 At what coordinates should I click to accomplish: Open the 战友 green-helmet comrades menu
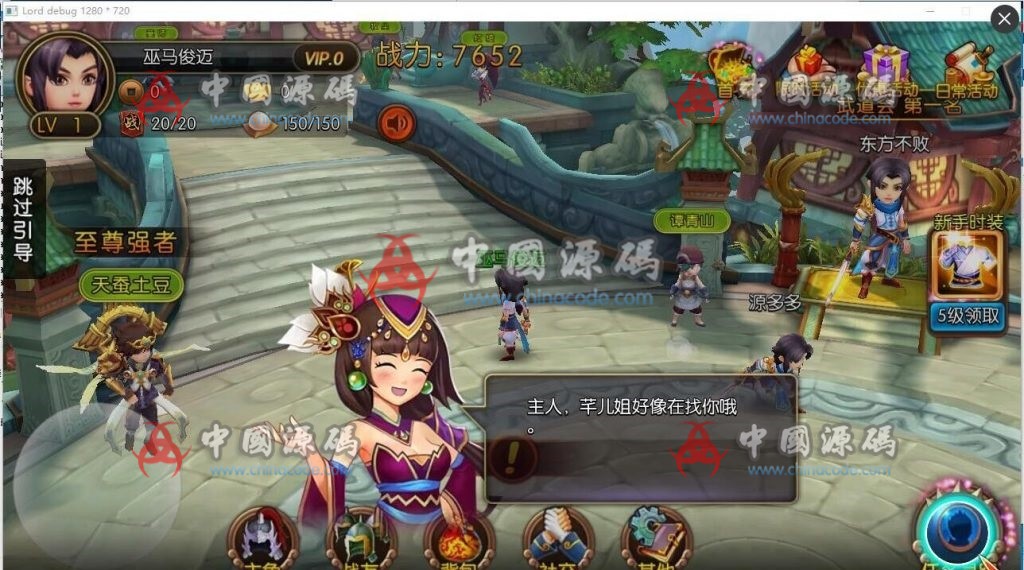point(361,540)
